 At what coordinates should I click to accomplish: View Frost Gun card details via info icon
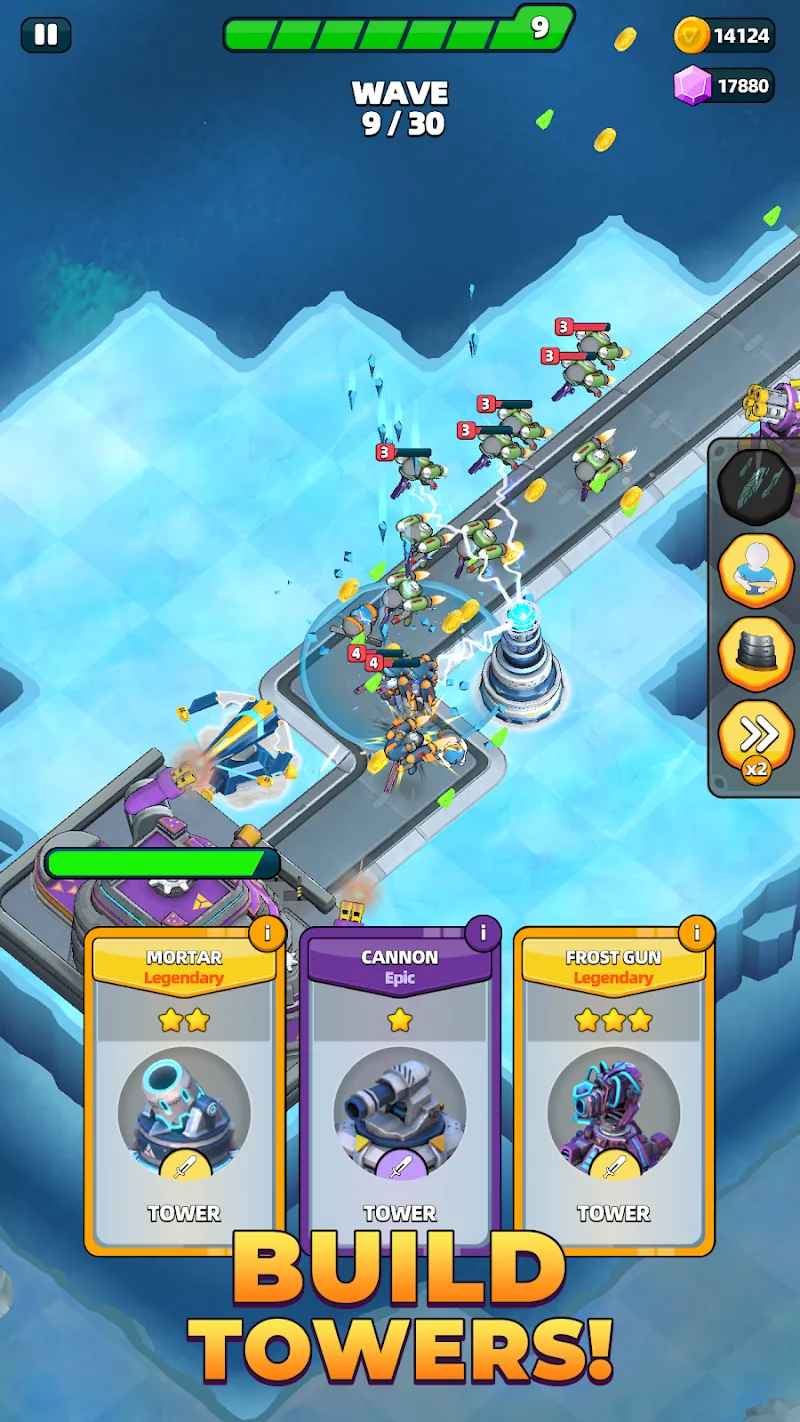click(x=696, y=934)
